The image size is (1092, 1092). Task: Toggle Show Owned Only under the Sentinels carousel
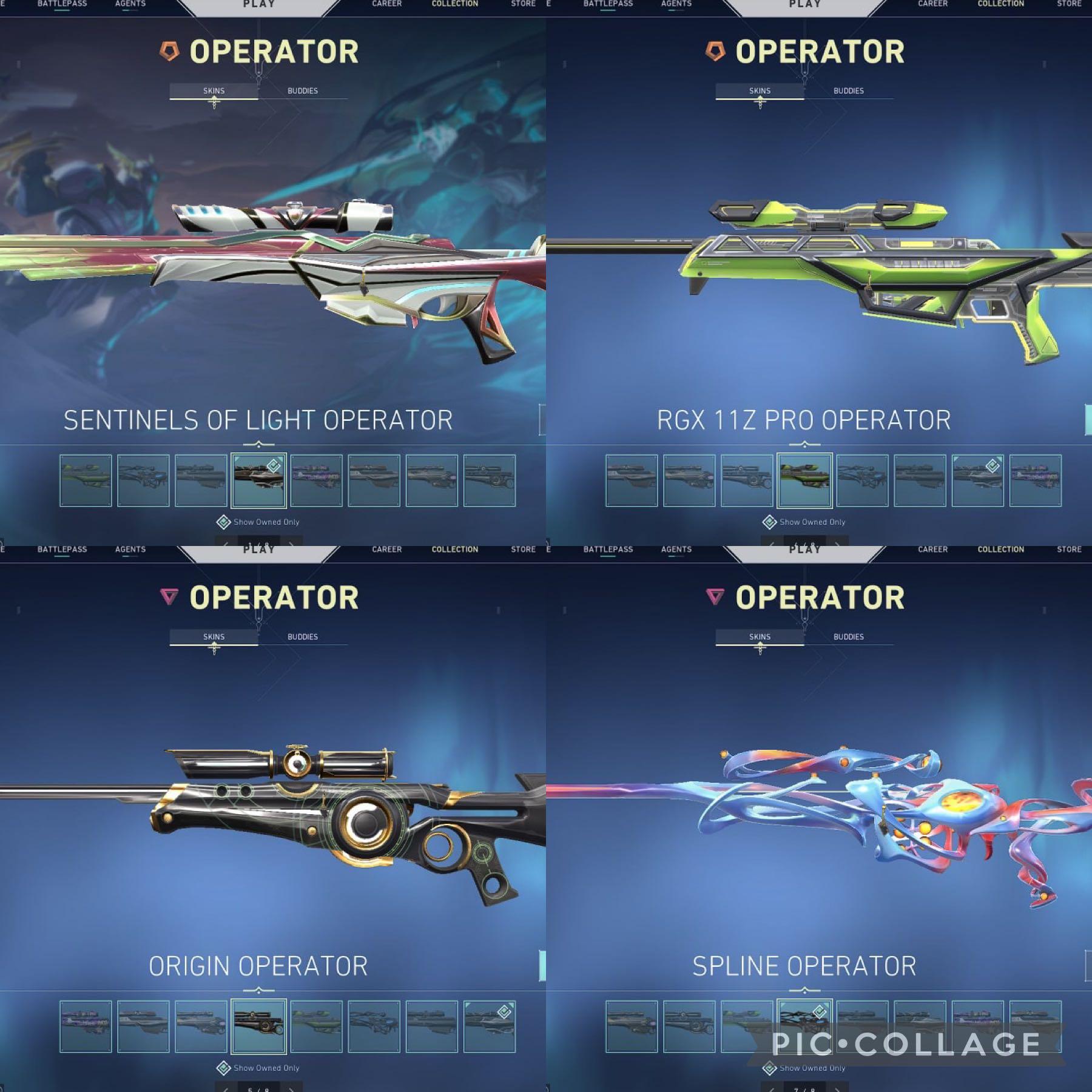point(262,522)
